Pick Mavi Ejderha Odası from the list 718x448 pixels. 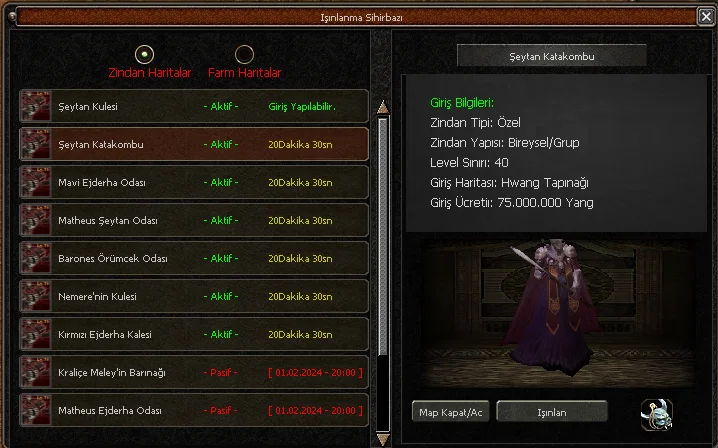coord(194,182)
